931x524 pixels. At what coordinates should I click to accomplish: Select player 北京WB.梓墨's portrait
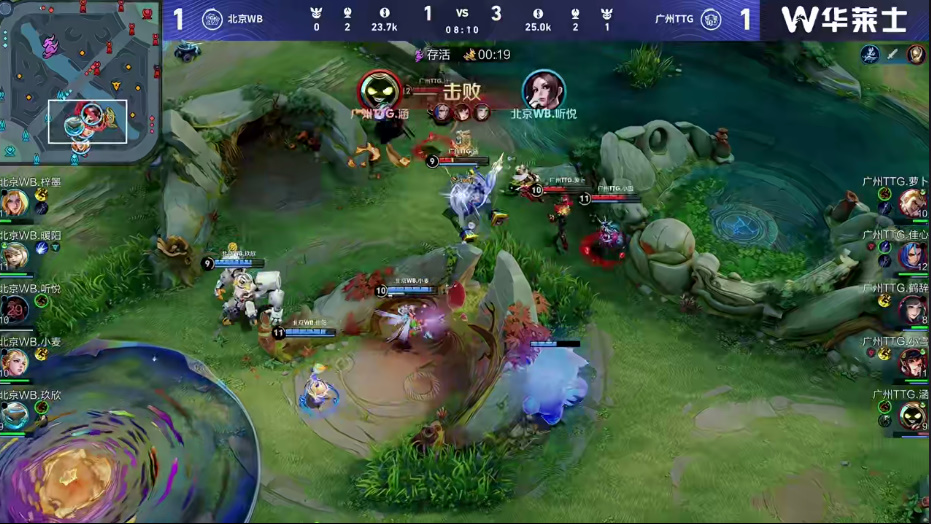(x=15, y=203)
